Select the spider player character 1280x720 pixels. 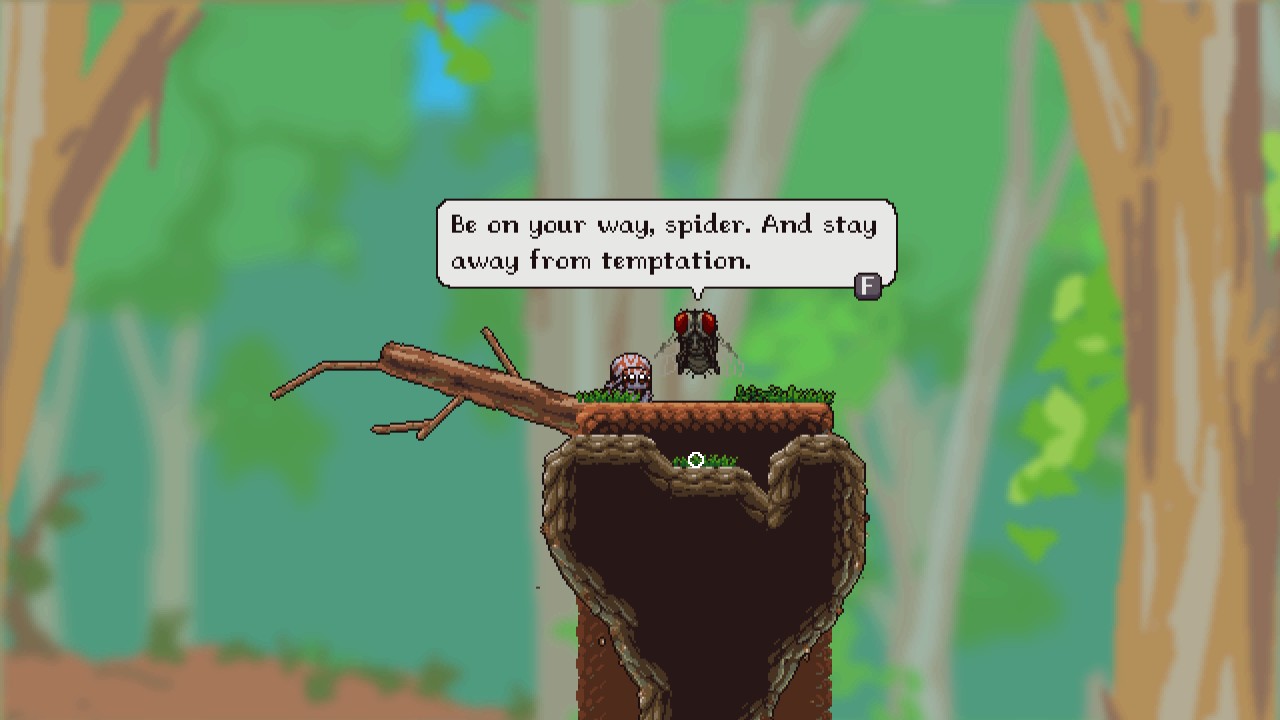628,375
